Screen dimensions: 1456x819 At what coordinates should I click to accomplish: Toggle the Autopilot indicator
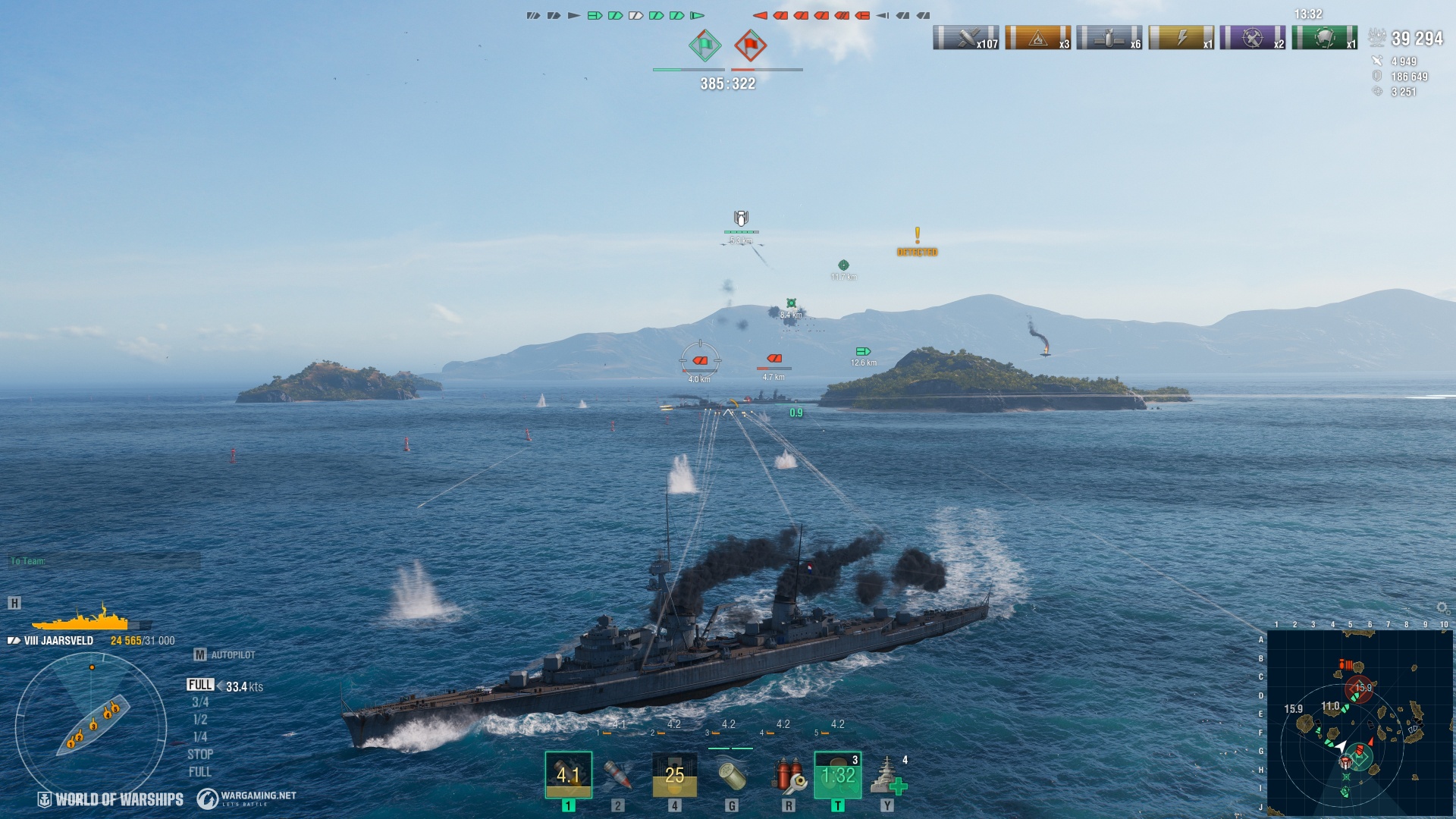tap(225, 654)
